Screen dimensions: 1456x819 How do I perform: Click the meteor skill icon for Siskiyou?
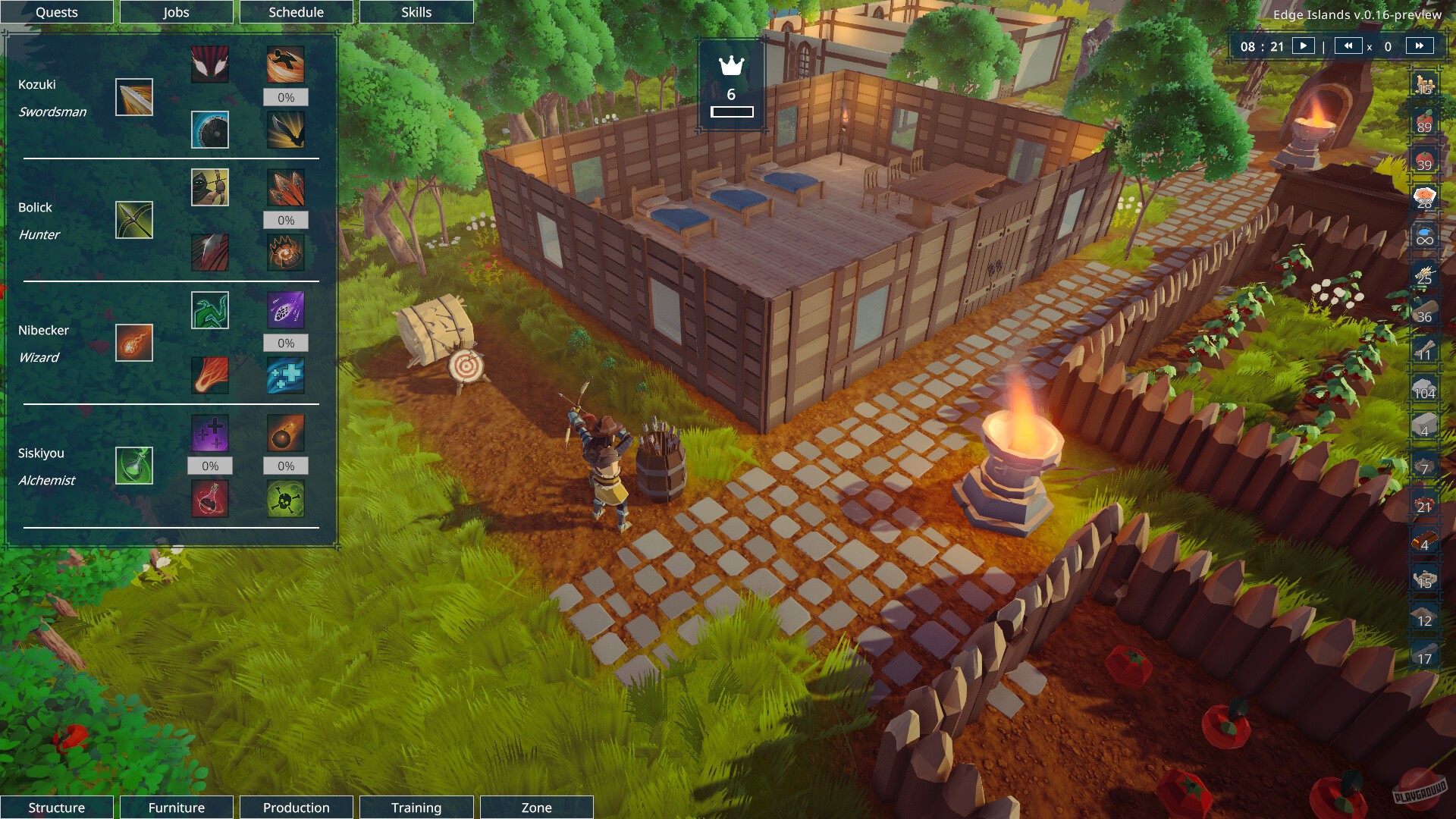(x=285, y=434)
